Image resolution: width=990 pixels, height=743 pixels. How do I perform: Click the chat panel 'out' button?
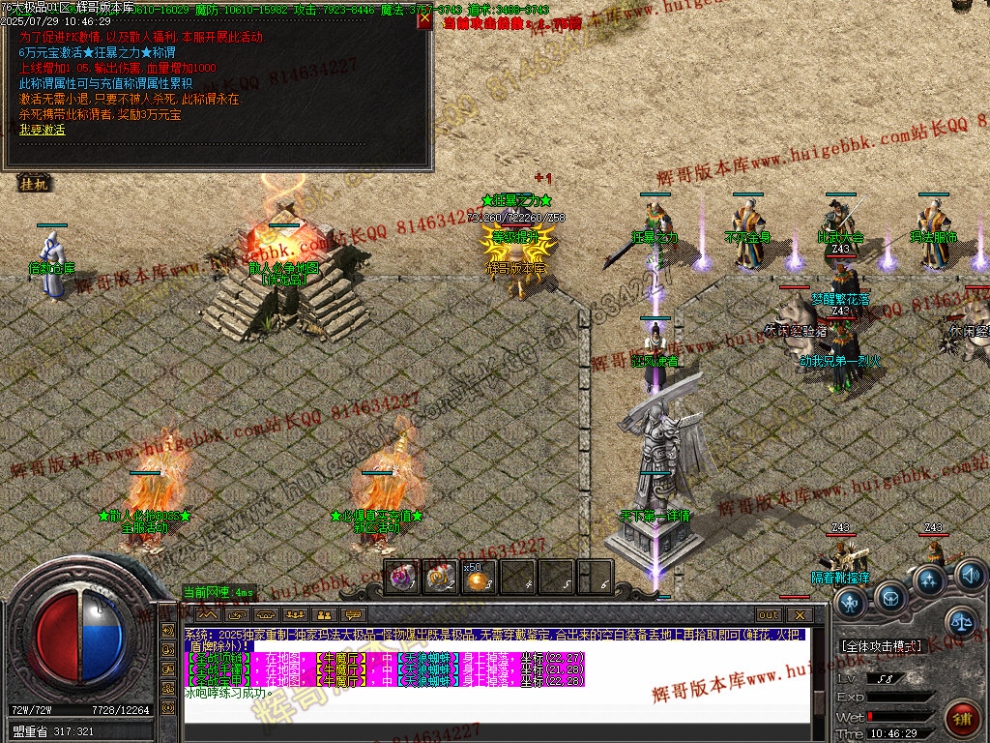[768, 615]
